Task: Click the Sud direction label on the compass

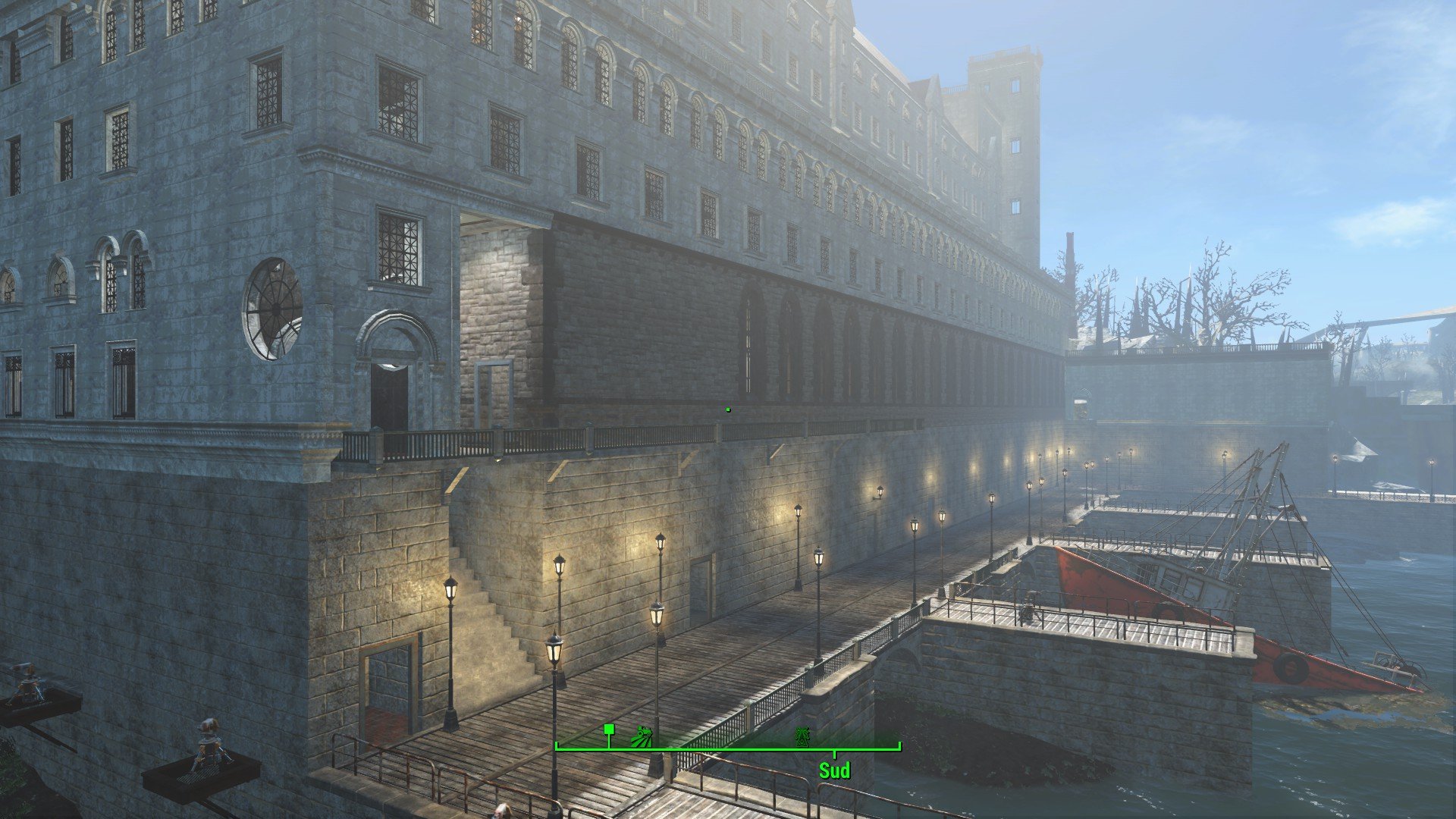Action: click(834, 771)
